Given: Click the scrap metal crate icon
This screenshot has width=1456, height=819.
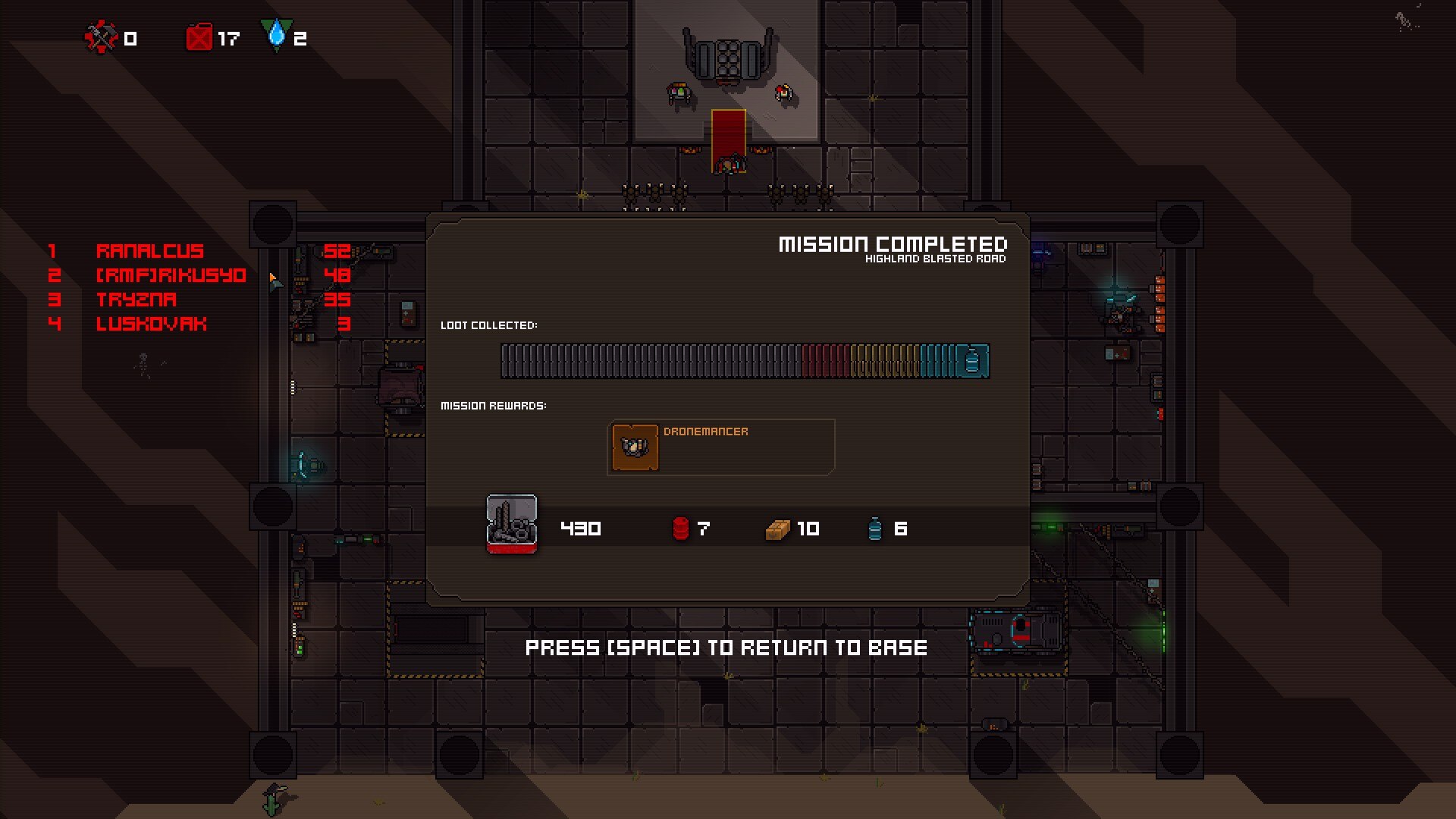Looking at the screenshot, I should tap(512, 524).
